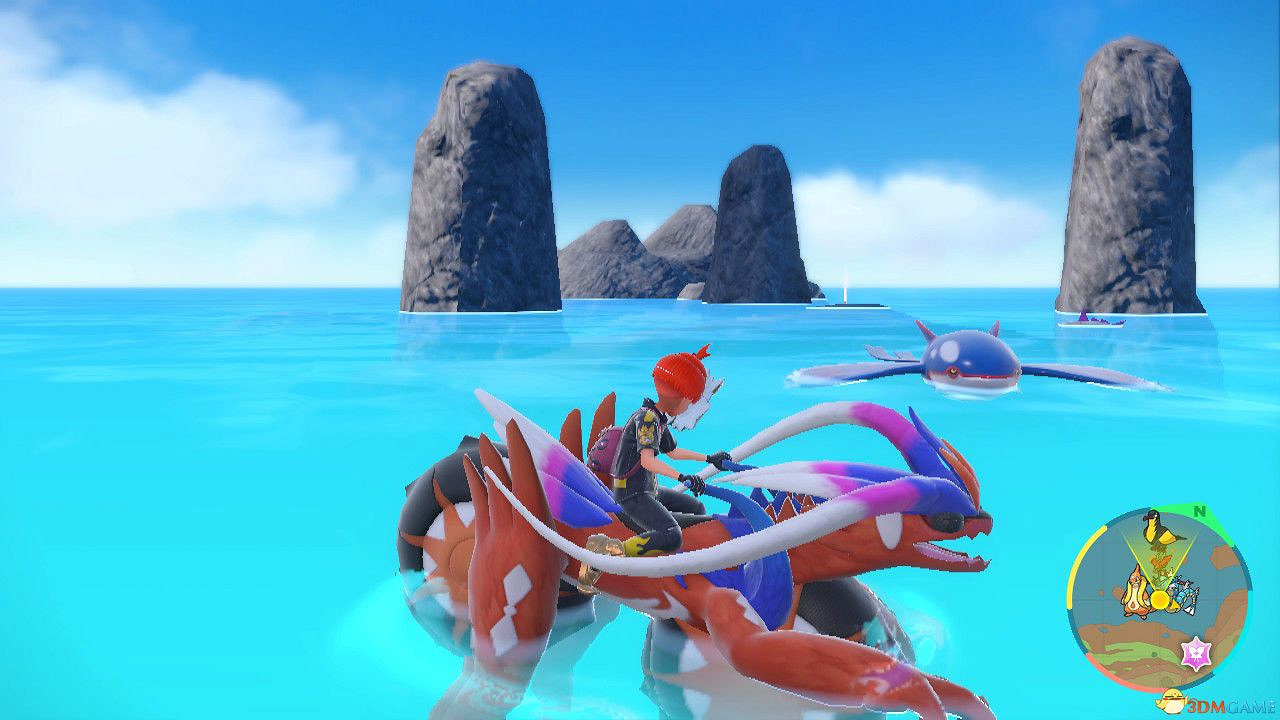Select the yellow player position marker on minimap
The image size is (1280, 720).
tap(1158, 600)
